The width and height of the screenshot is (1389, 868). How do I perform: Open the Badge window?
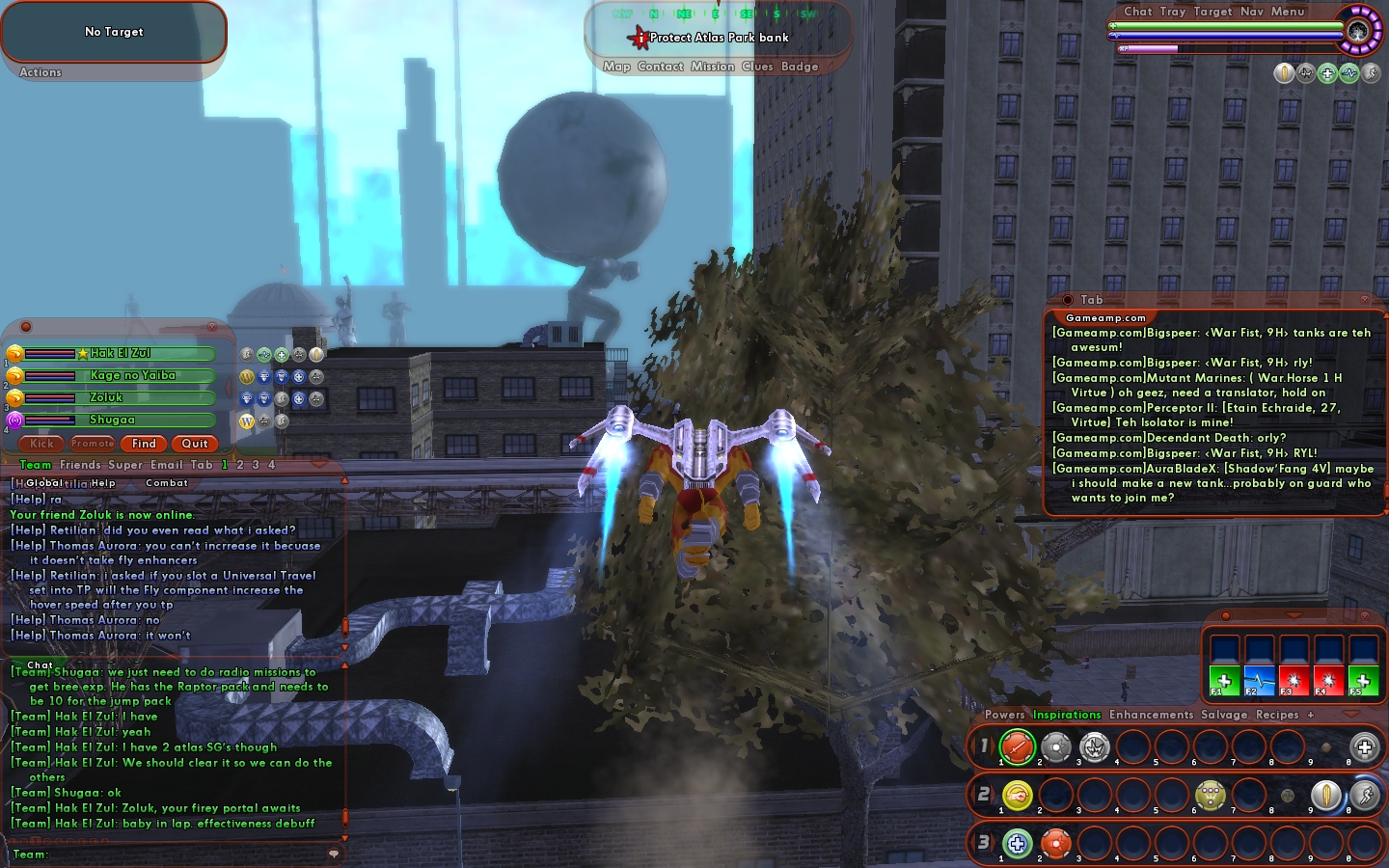pos(800,67)
